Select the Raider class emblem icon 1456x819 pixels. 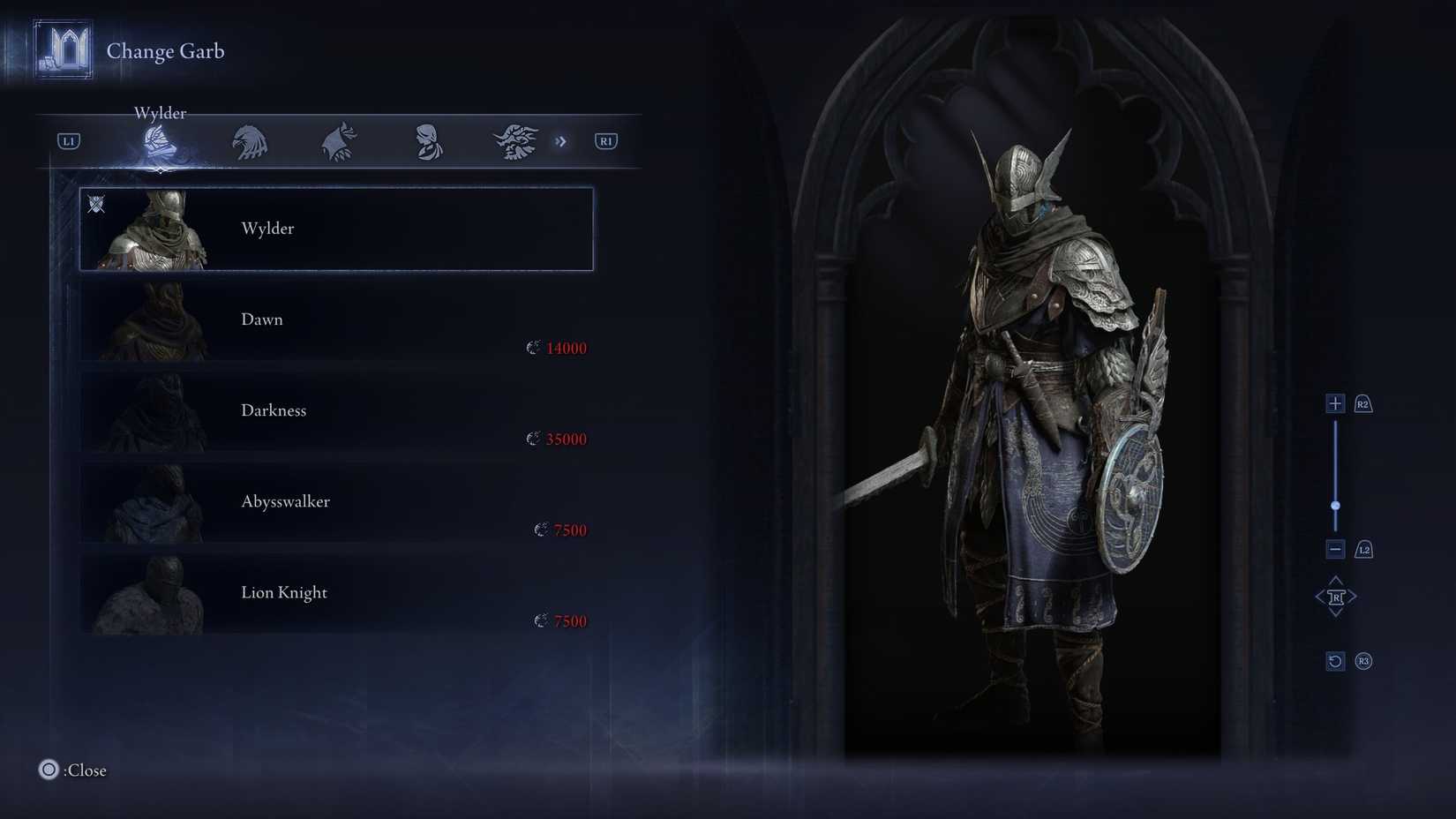[514, 141]
